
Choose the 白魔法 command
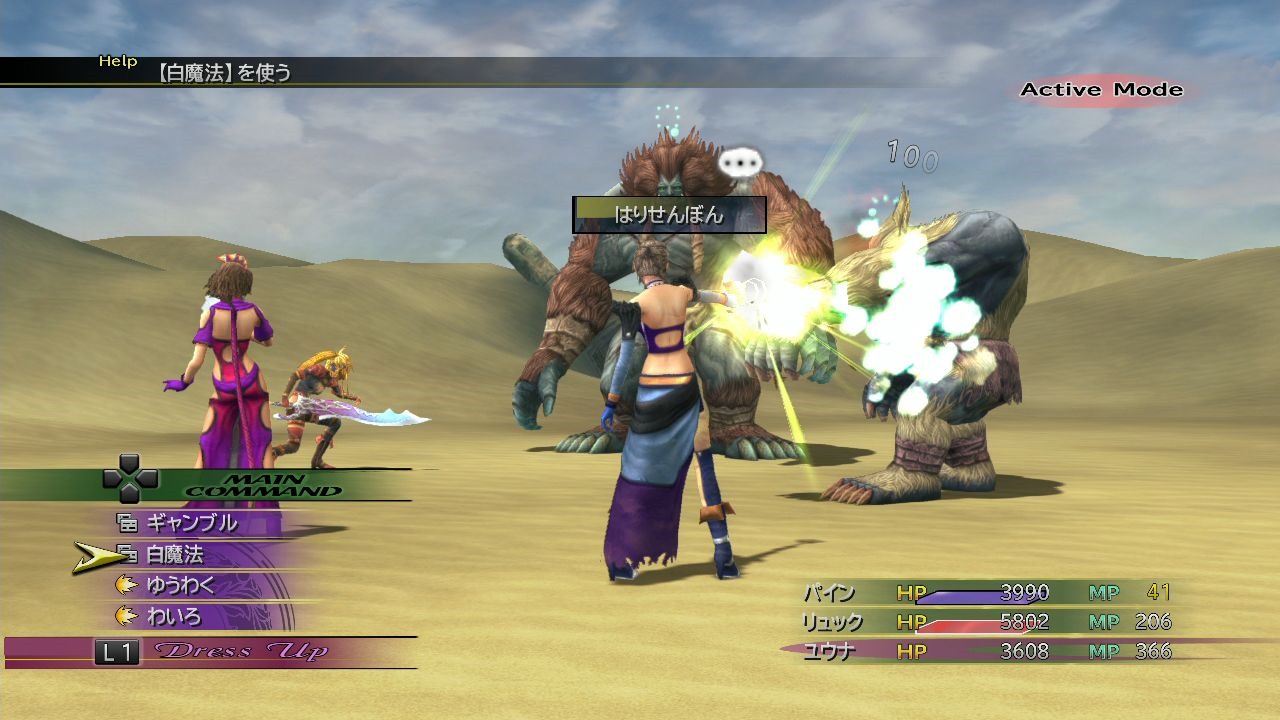(175, 554)
